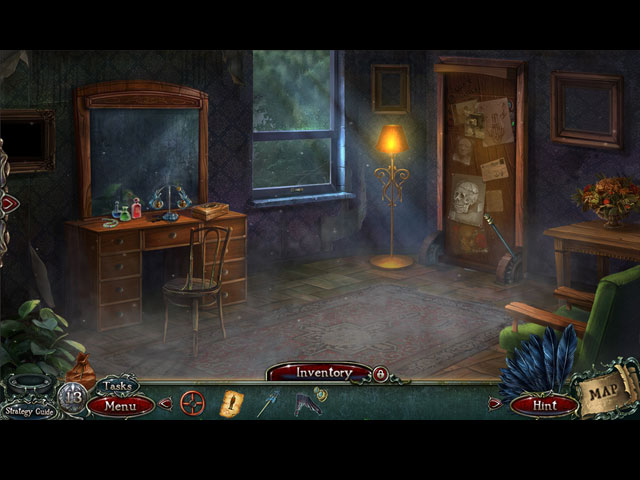
Task: Open the Menu button
Action: tap(121, 406)
